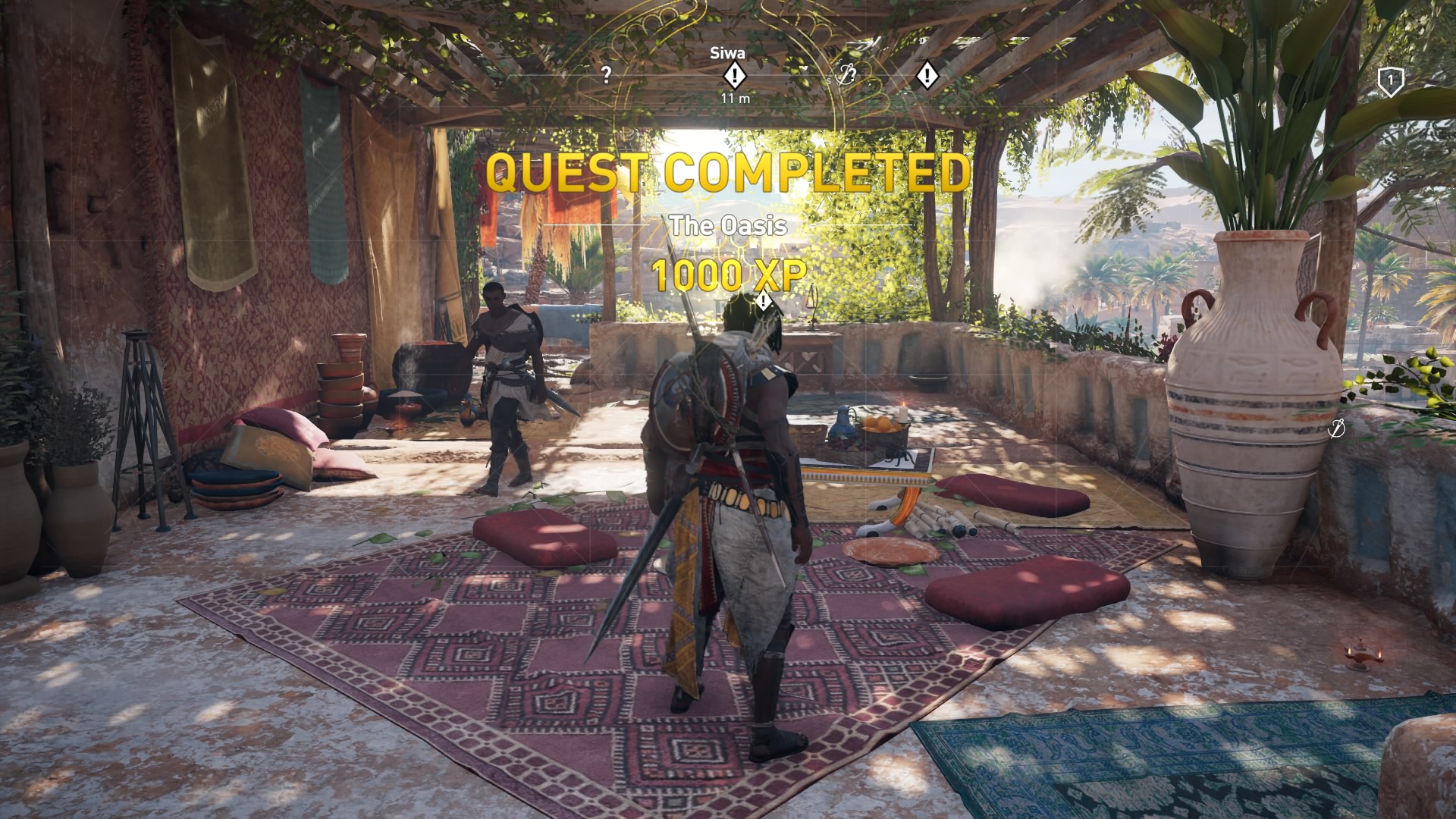Toggle the Quest Completed banner

coord(728,173)
